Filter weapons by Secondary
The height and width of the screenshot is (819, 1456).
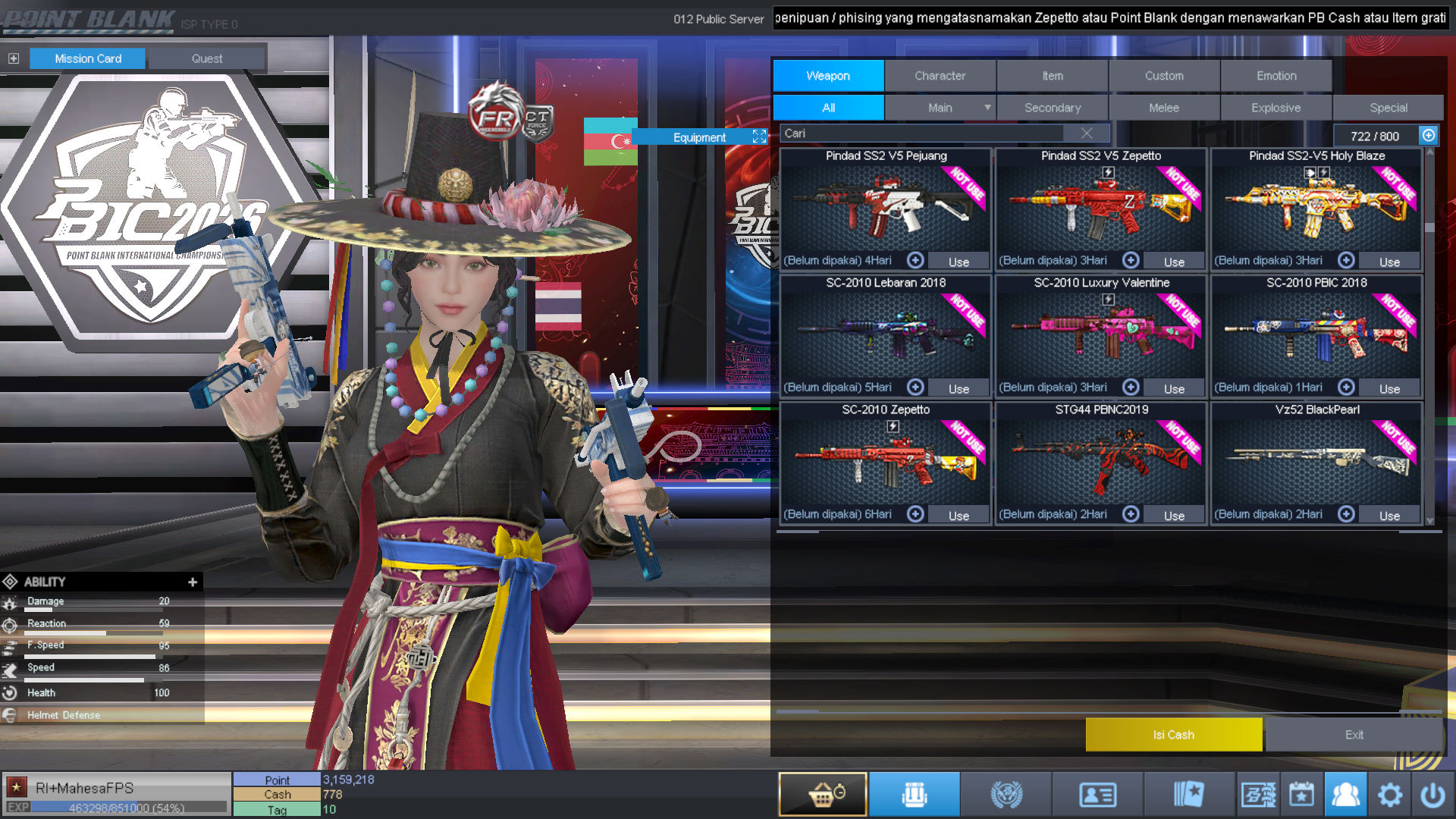click(1053, 108)
